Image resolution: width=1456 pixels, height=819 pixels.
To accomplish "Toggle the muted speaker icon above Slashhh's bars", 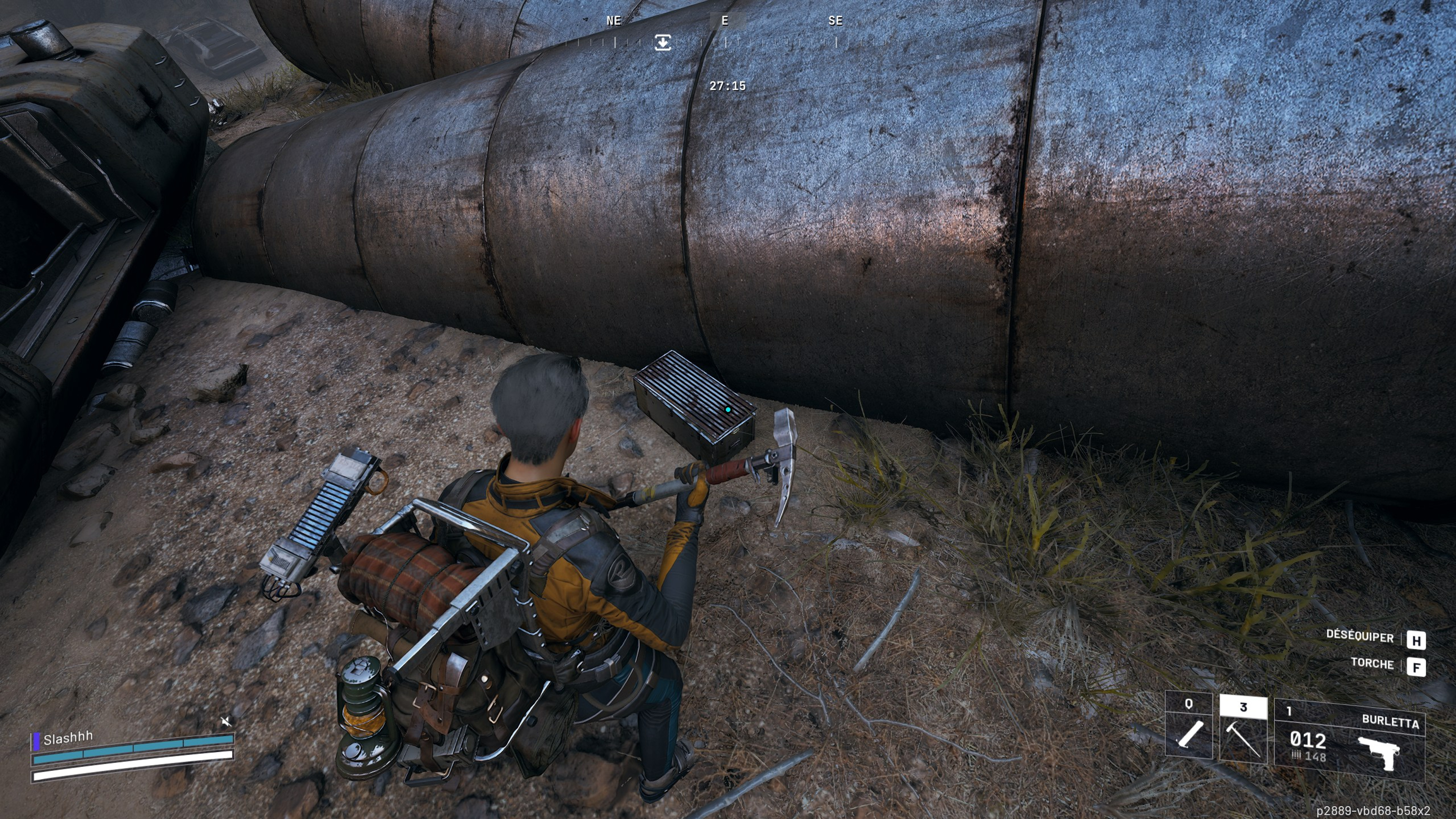I will (x=226, y=721).
